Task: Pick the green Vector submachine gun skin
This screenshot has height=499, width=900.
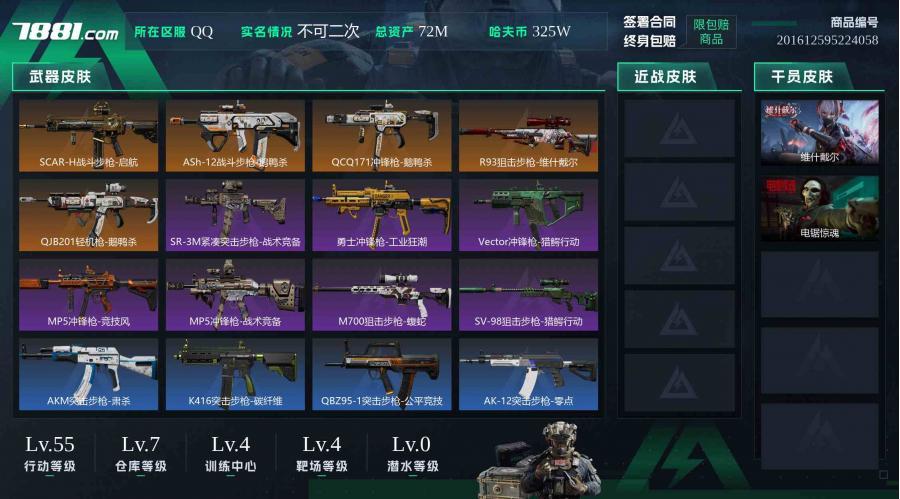Action: (x=528, y=215)
